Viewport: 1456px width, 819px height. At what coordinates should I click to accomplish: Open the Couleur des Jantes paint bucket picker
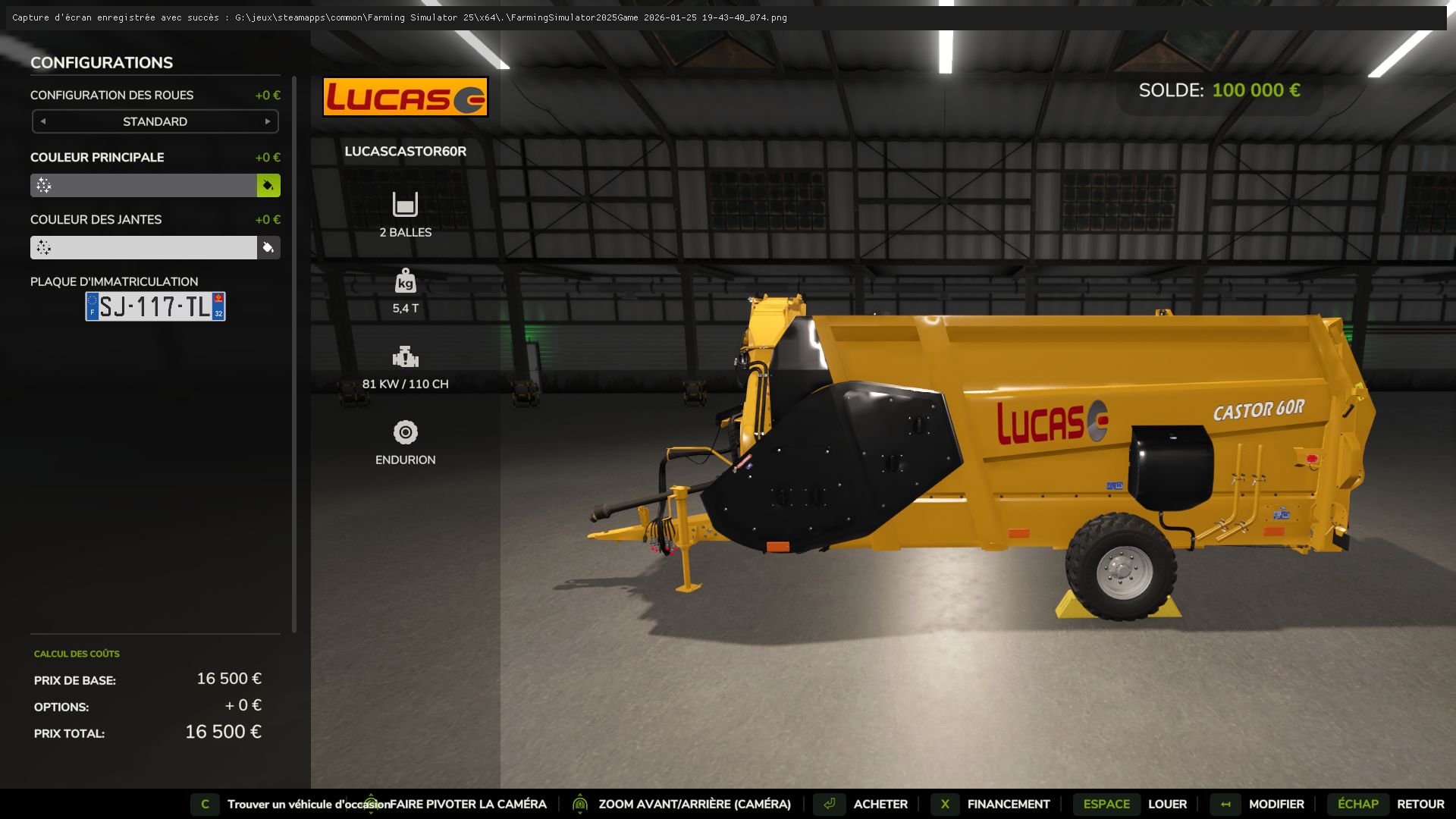[x=268, y=247]
